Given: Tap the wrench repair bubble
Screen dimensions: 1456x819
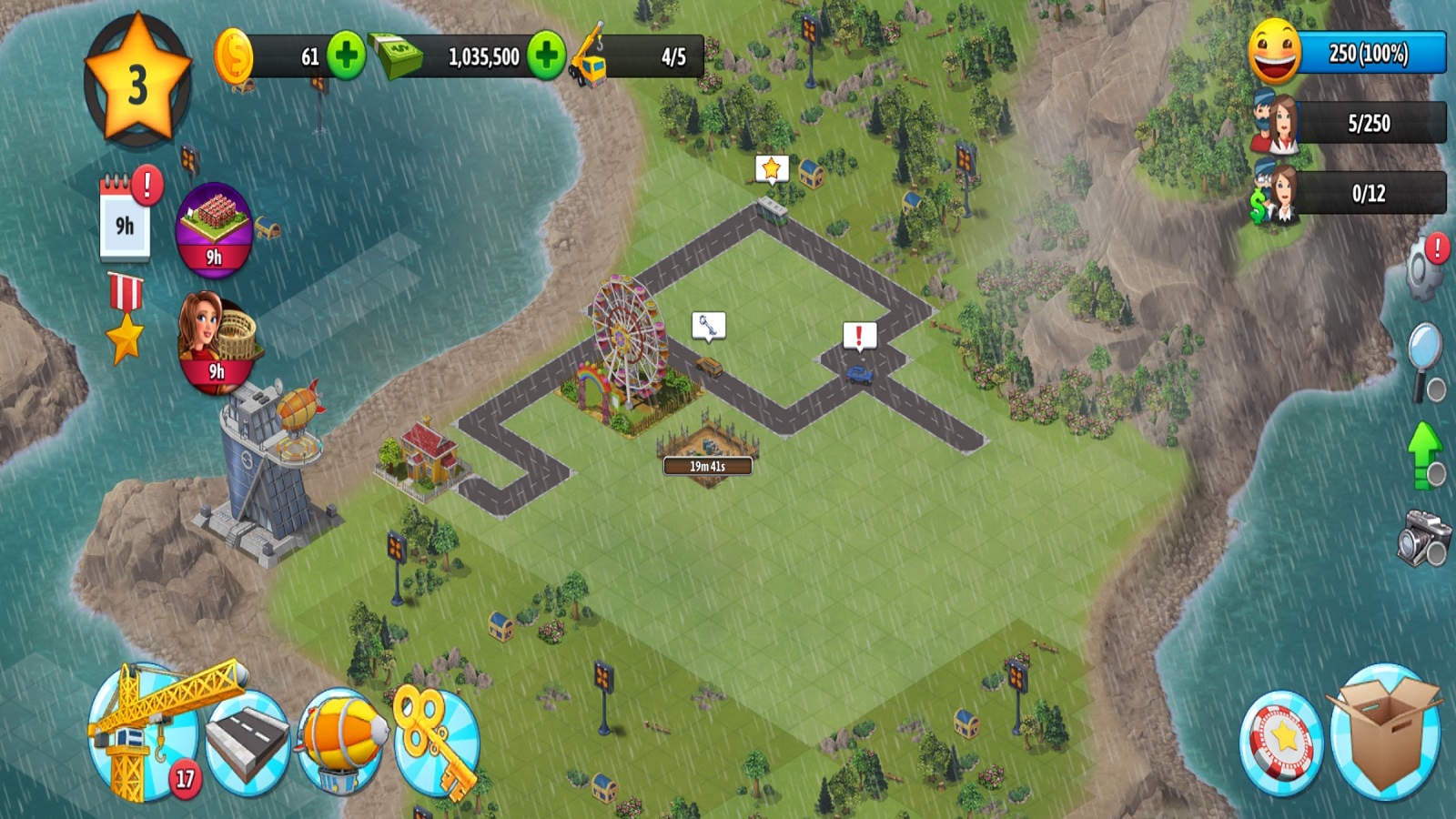Looking at the screenshot, I should [708, 325].
